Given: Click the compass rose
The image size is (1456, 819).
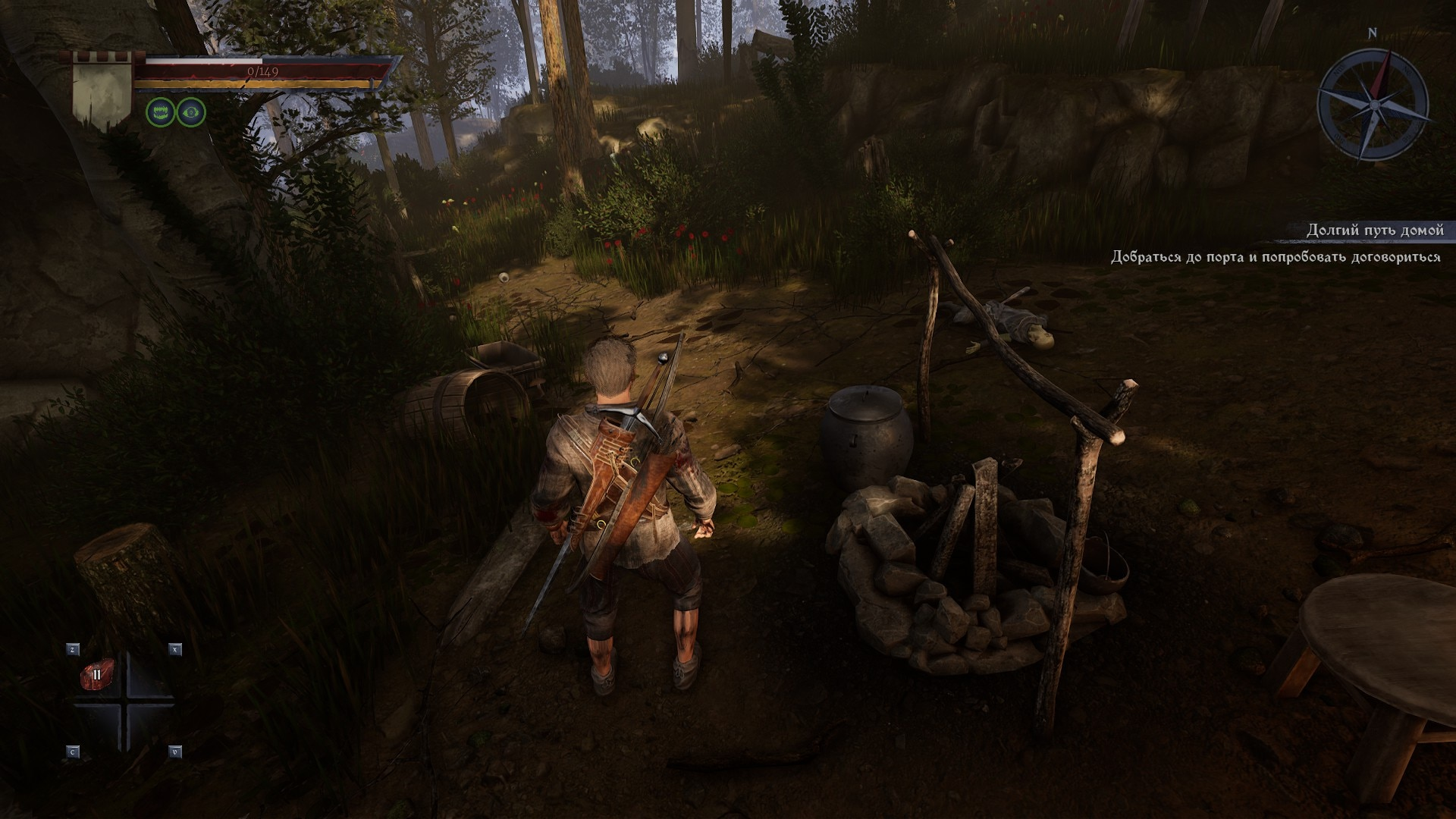Looking at the screenshot, I should click(1373, 104).
